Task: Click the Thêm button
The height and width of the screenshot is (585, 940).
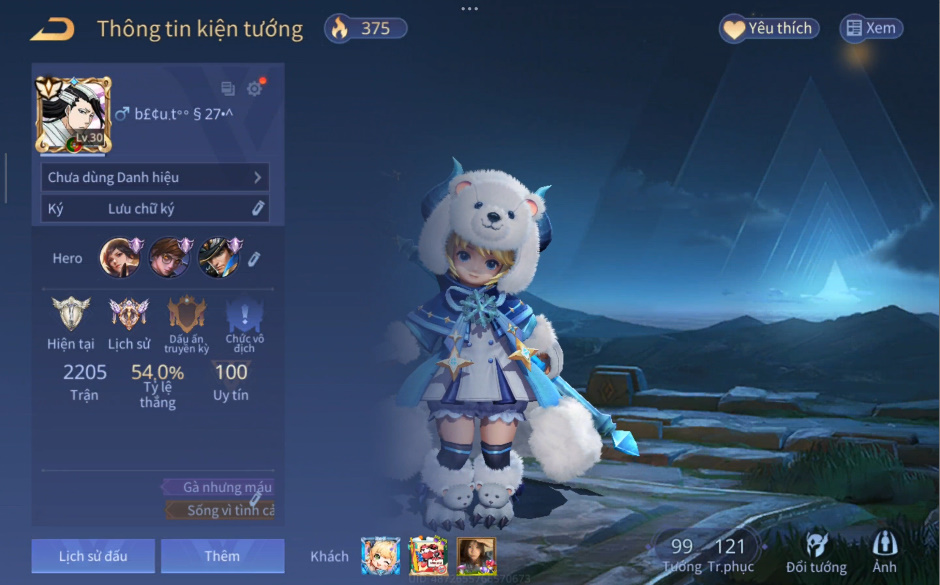Action: (222, 556)
